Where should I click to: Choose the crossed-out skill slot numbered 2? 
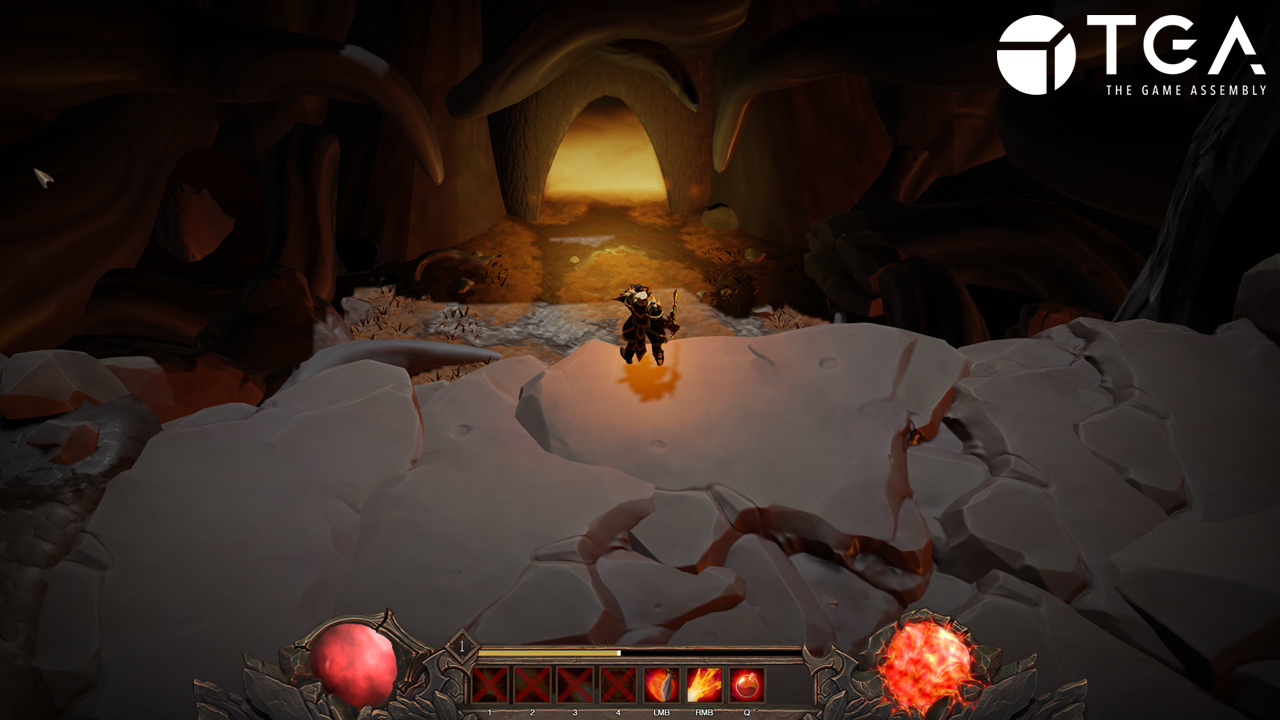(x=532, y=685)
